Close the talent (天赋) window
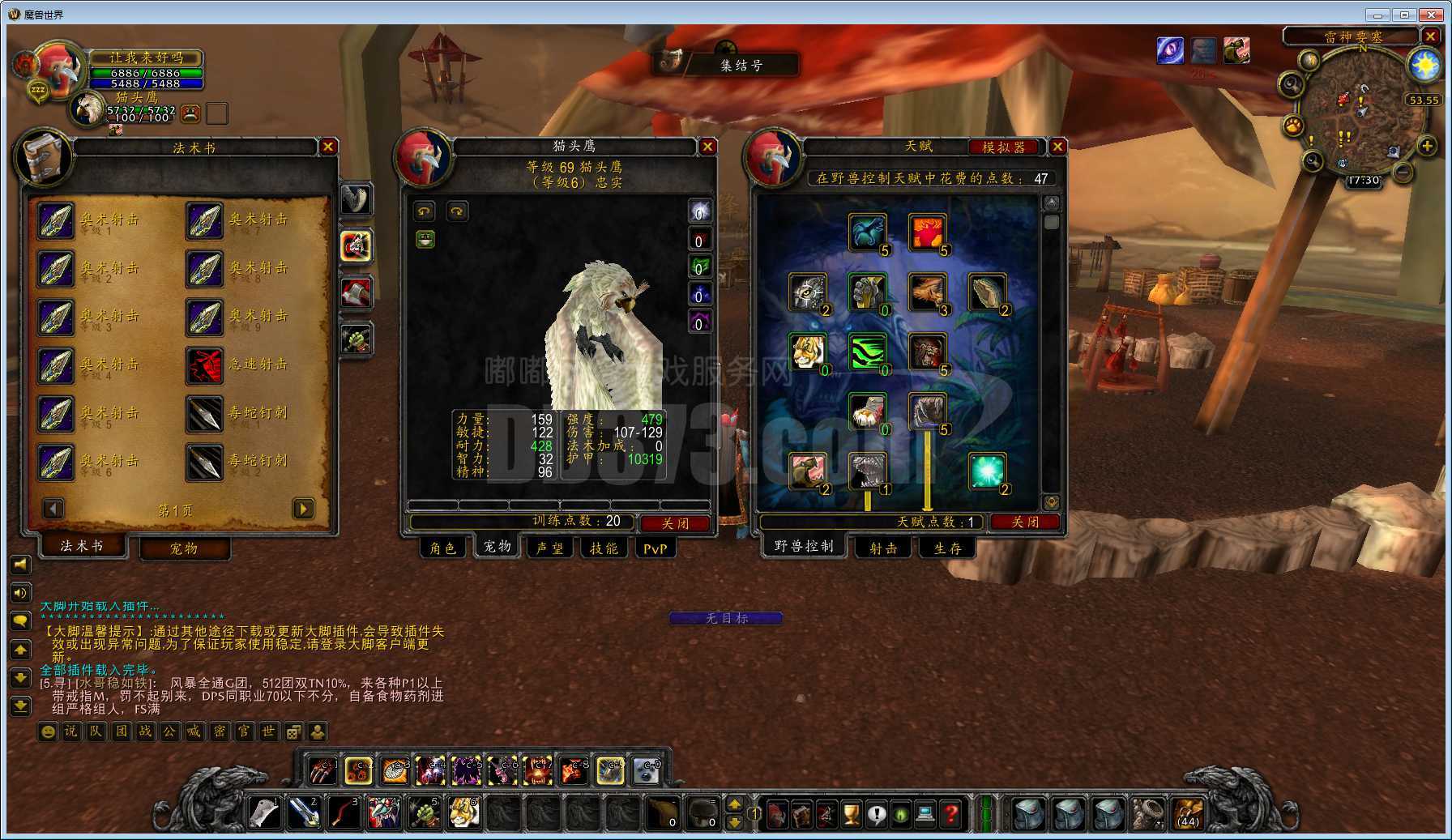Image resolution: width=1452 pixels, height=840 pixels. point(1057,147)
